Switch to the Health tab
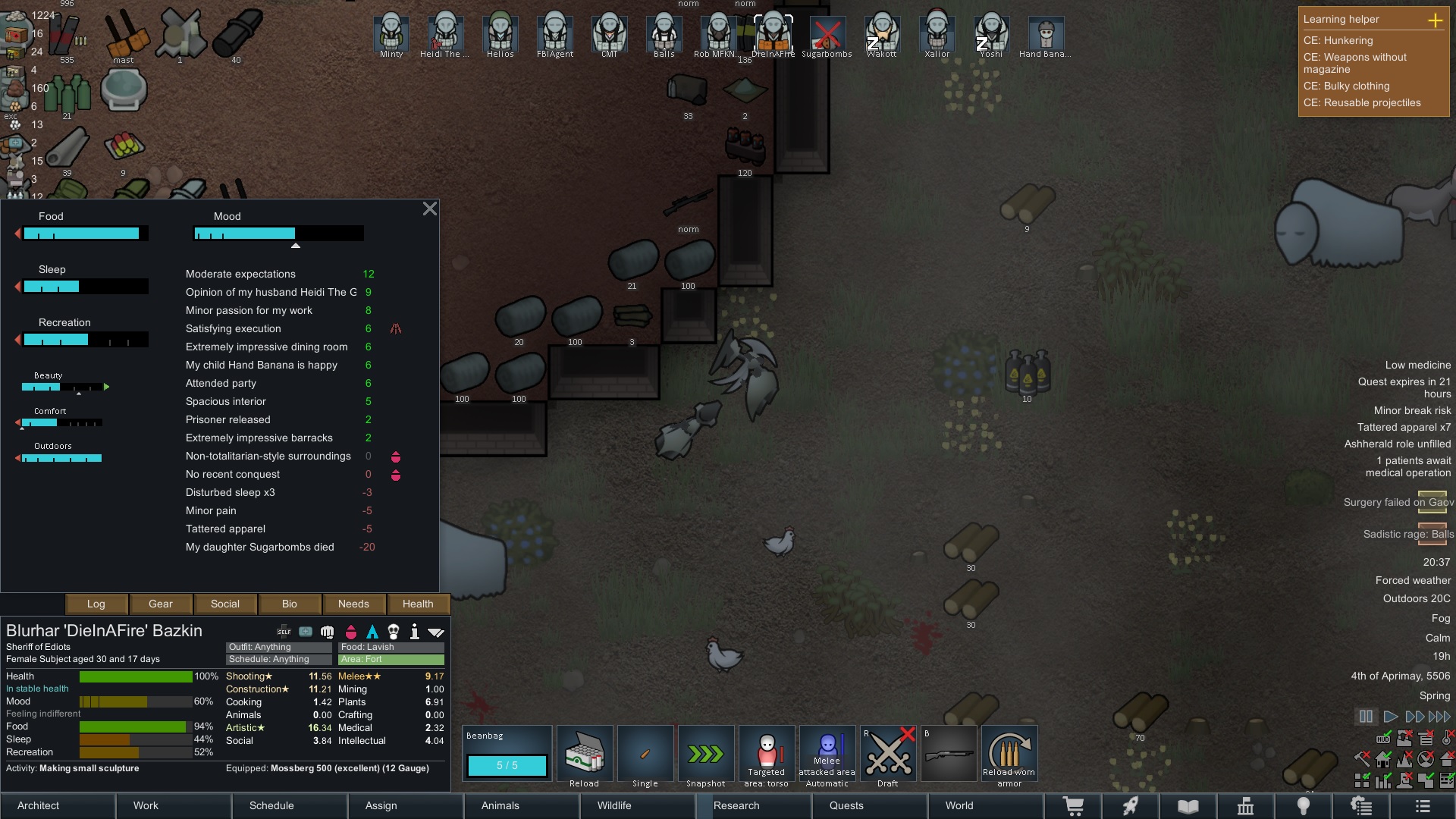The image size is (1456, 819). 418,604
